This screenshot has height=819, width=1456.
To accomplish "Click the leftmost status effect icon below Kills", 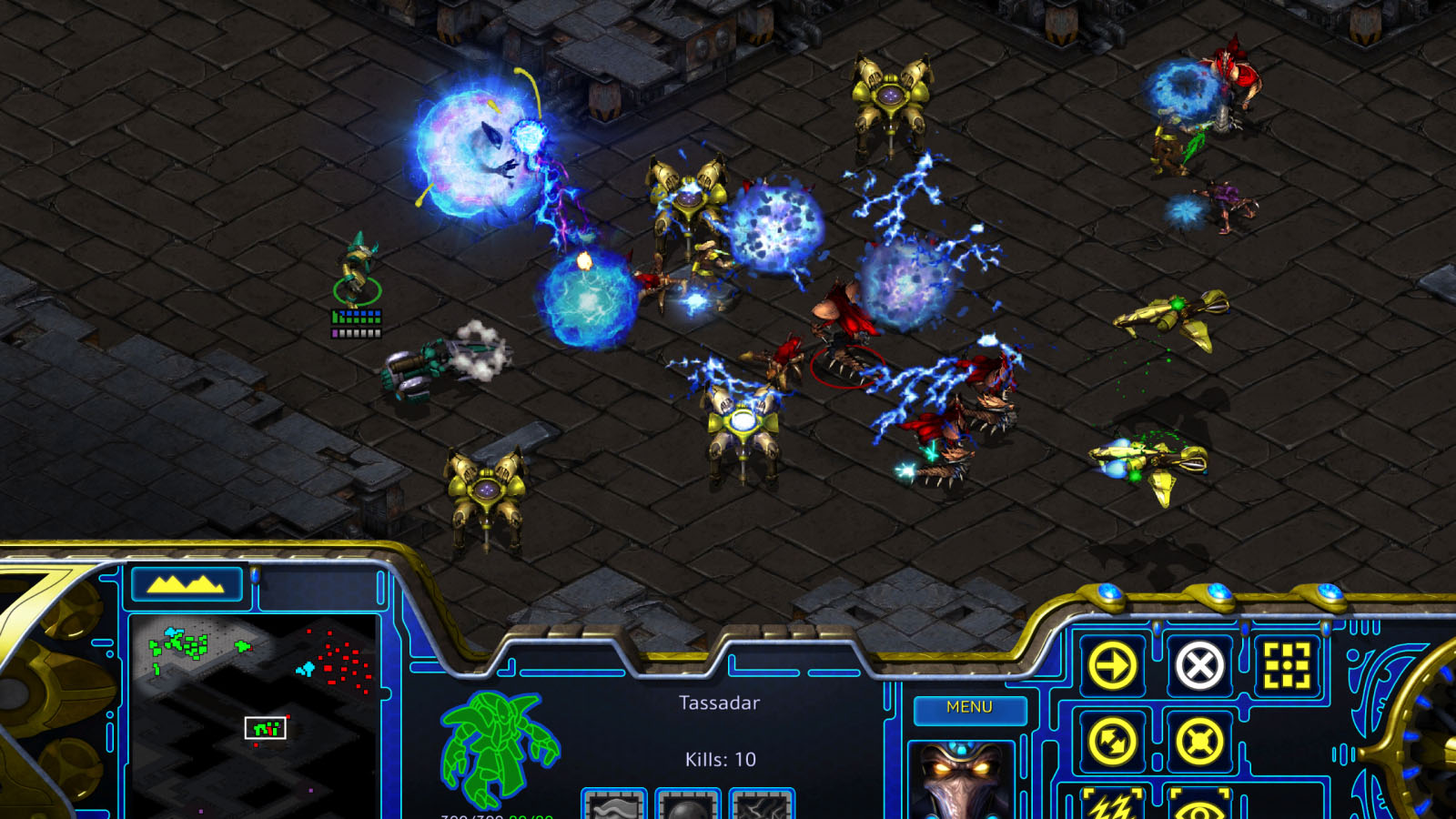I will point(612,807).
